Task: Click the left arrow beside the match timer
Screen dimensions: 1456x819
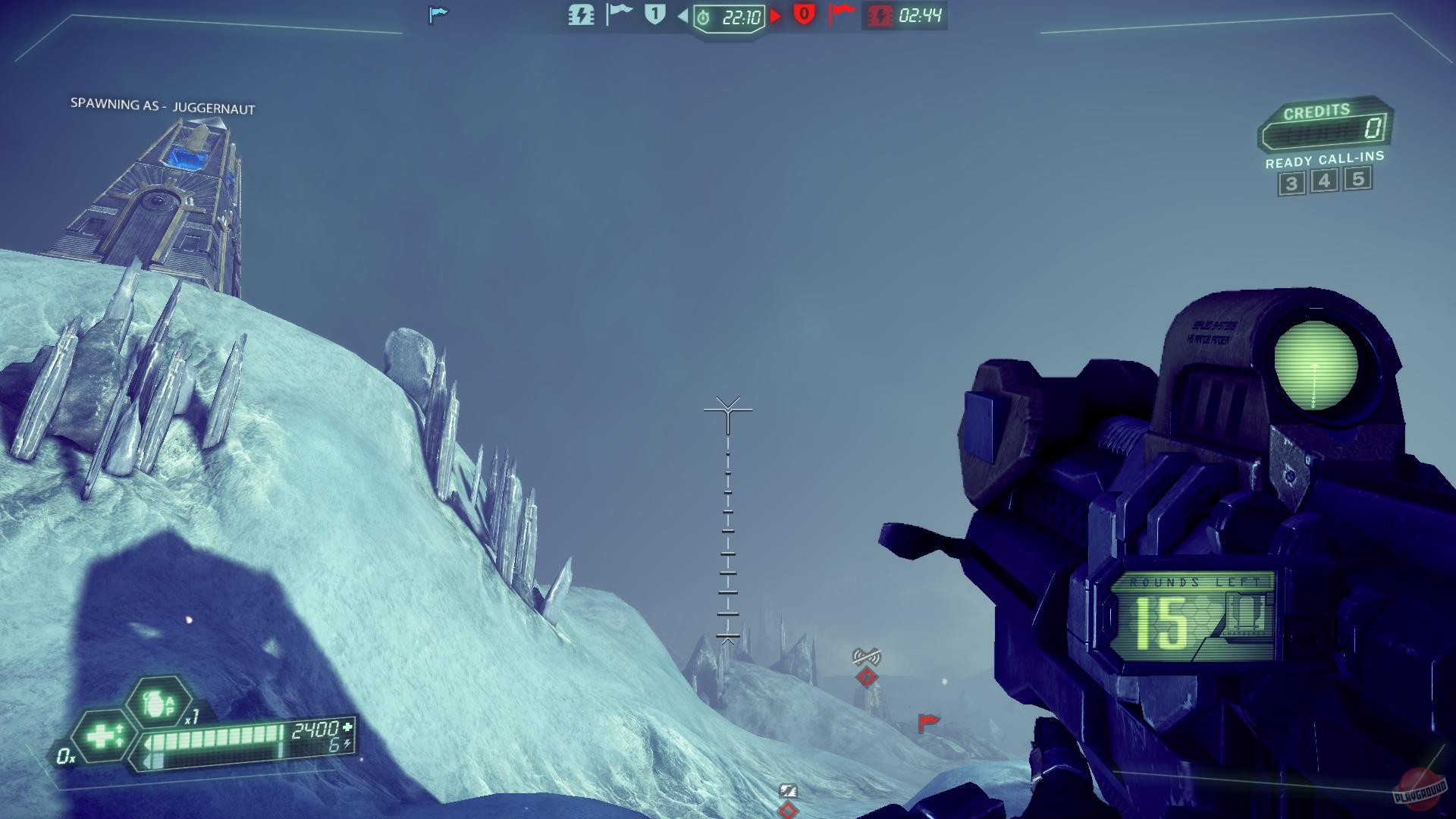Action: pos(682,17)
